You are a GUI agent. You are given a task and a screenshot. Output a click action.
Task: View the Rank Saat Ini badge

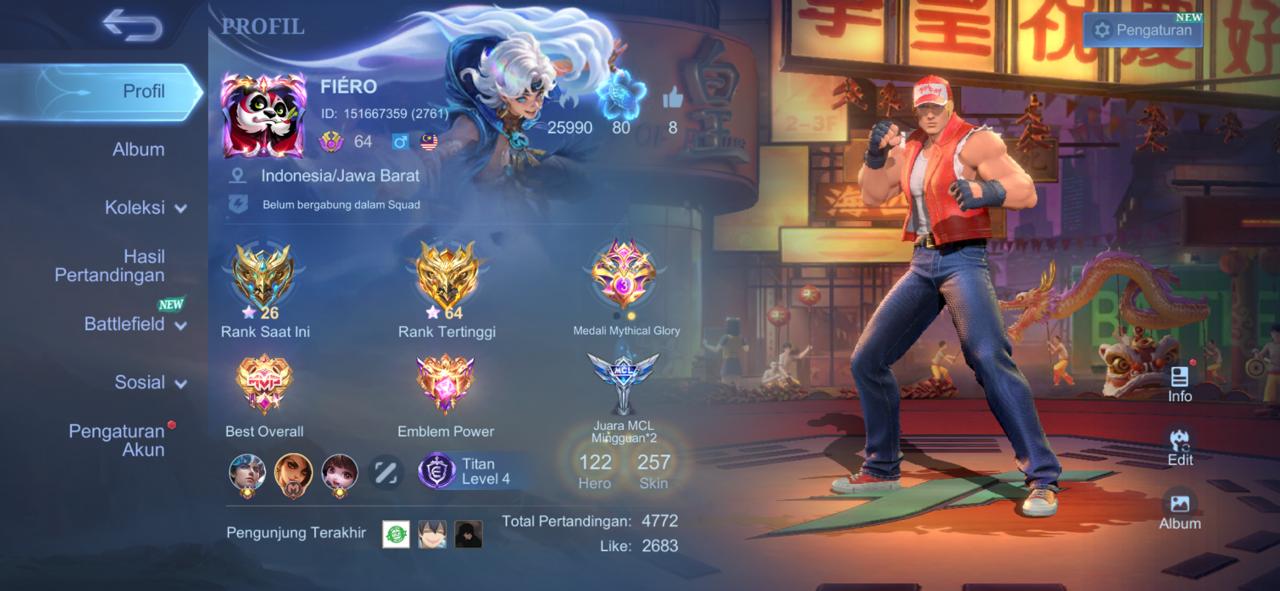click(x=264, y=278)
